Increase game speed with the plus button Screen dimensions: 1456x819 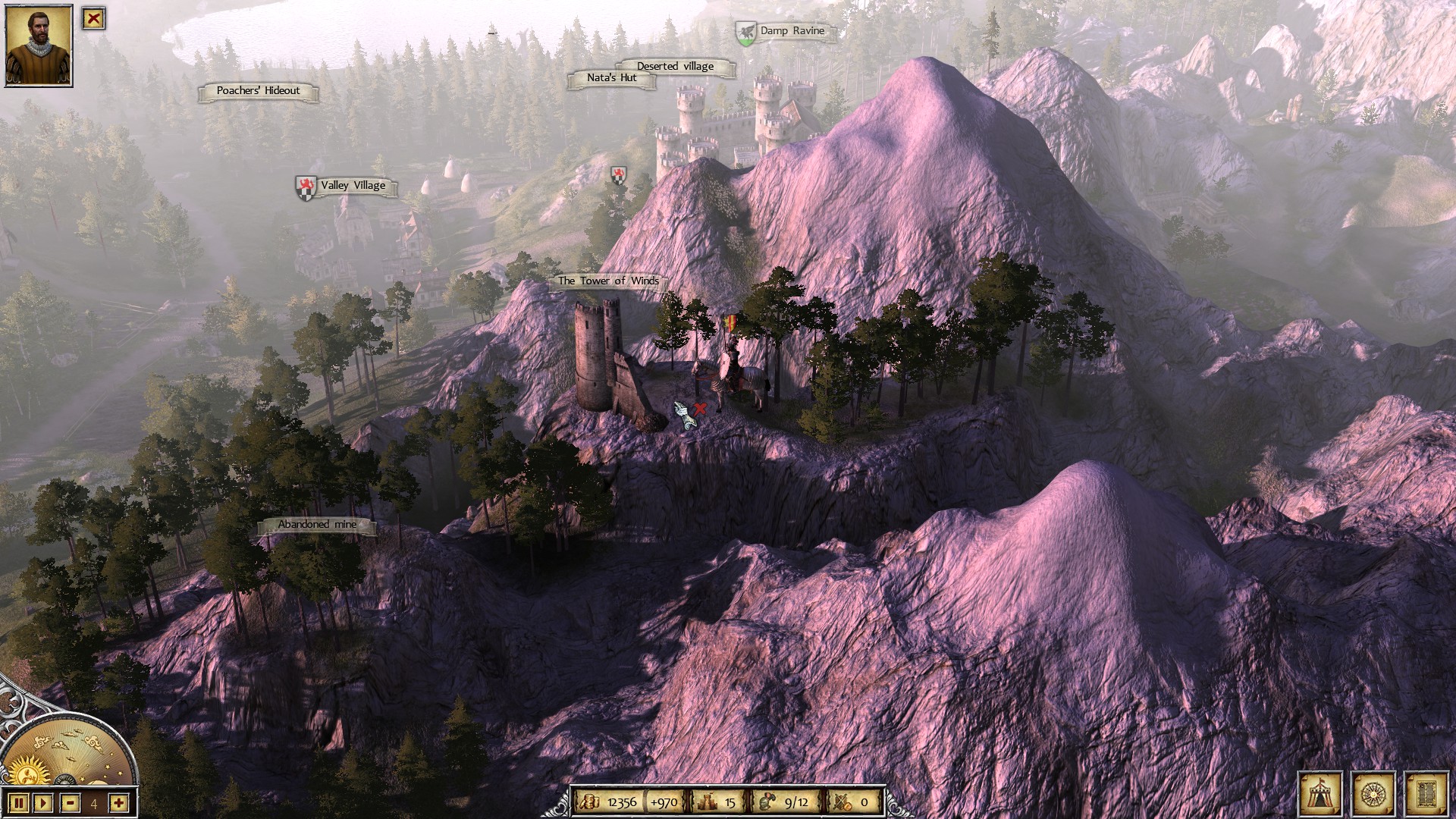point(118,802)
